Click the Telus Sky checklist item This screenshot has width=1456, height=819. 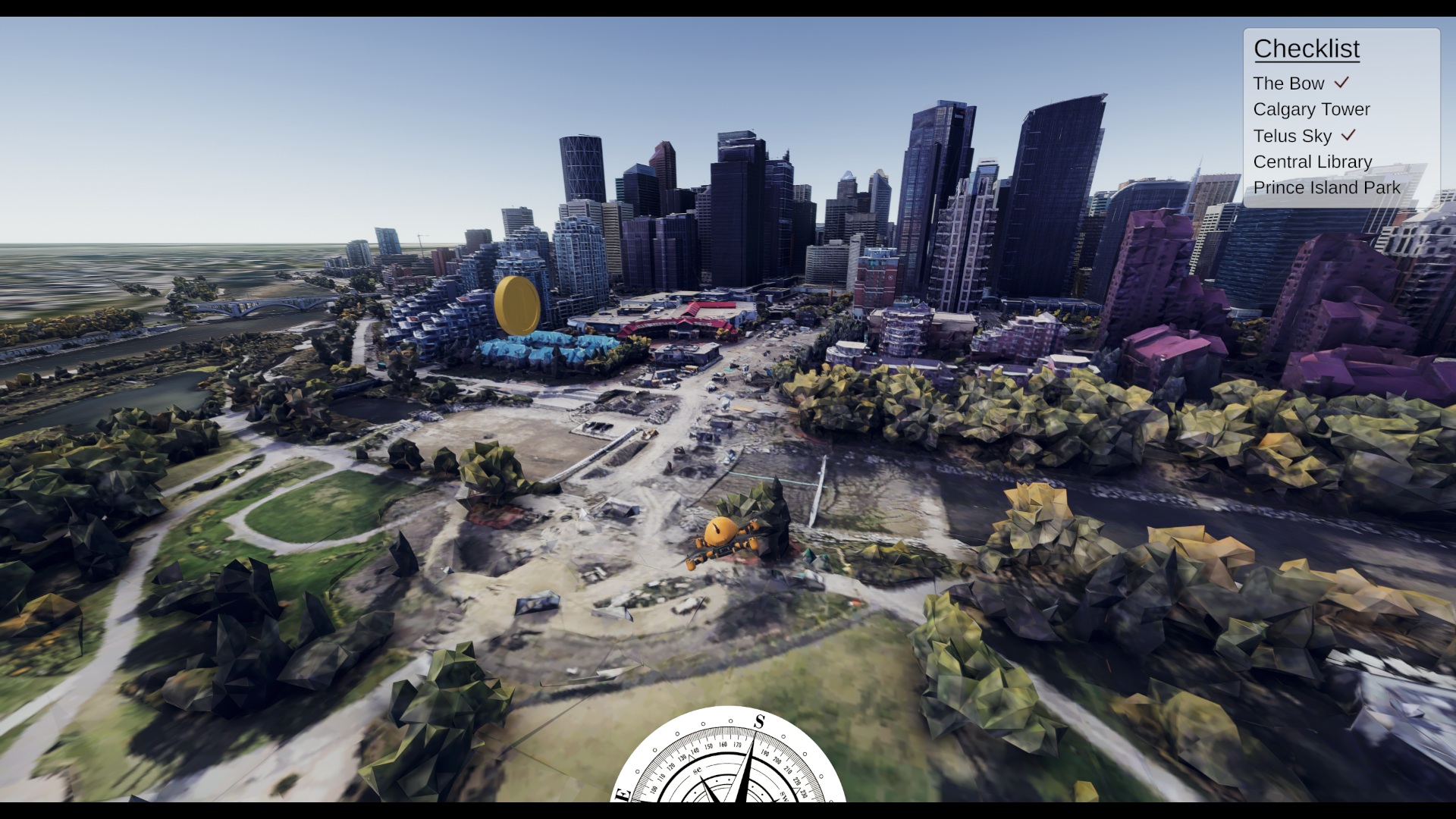pyautogui.click(x=1292, y=136)
